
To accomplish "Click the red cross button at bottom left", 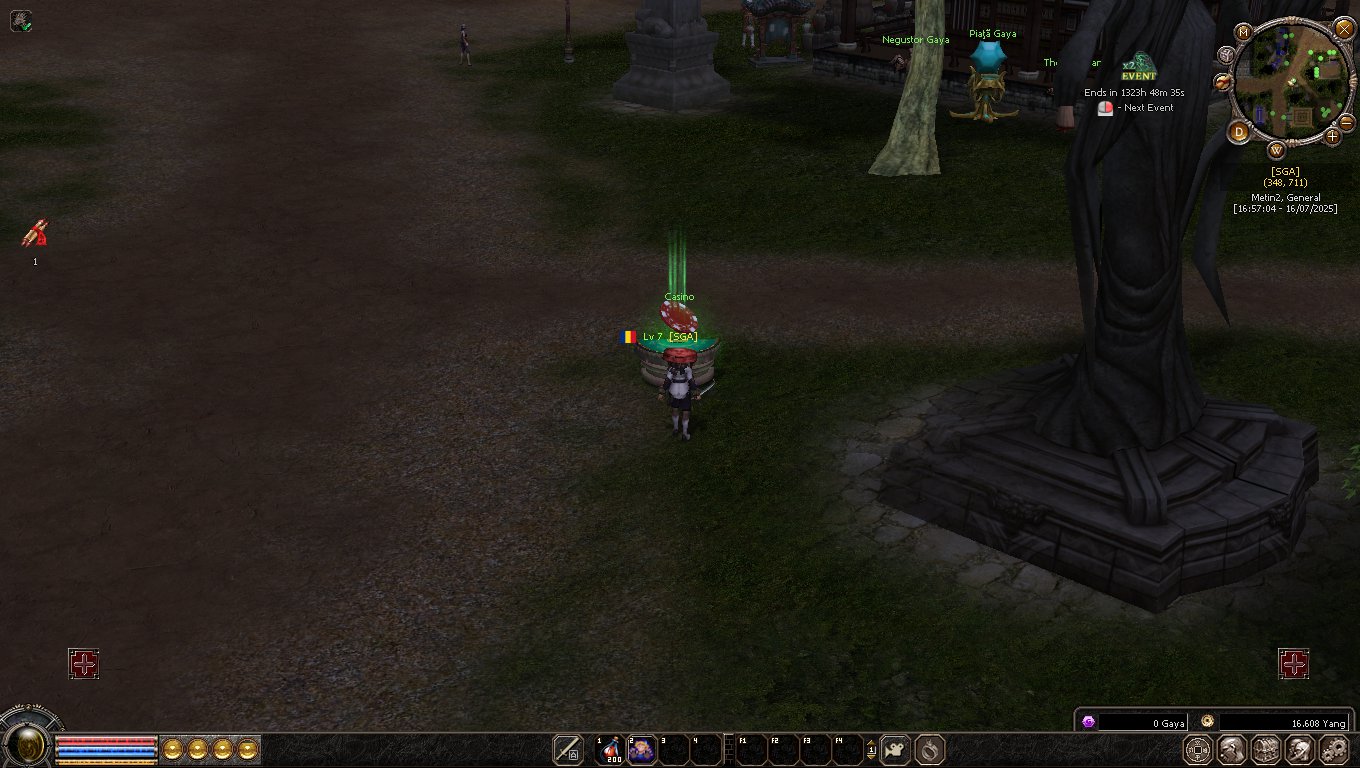I will pos(84,664).
